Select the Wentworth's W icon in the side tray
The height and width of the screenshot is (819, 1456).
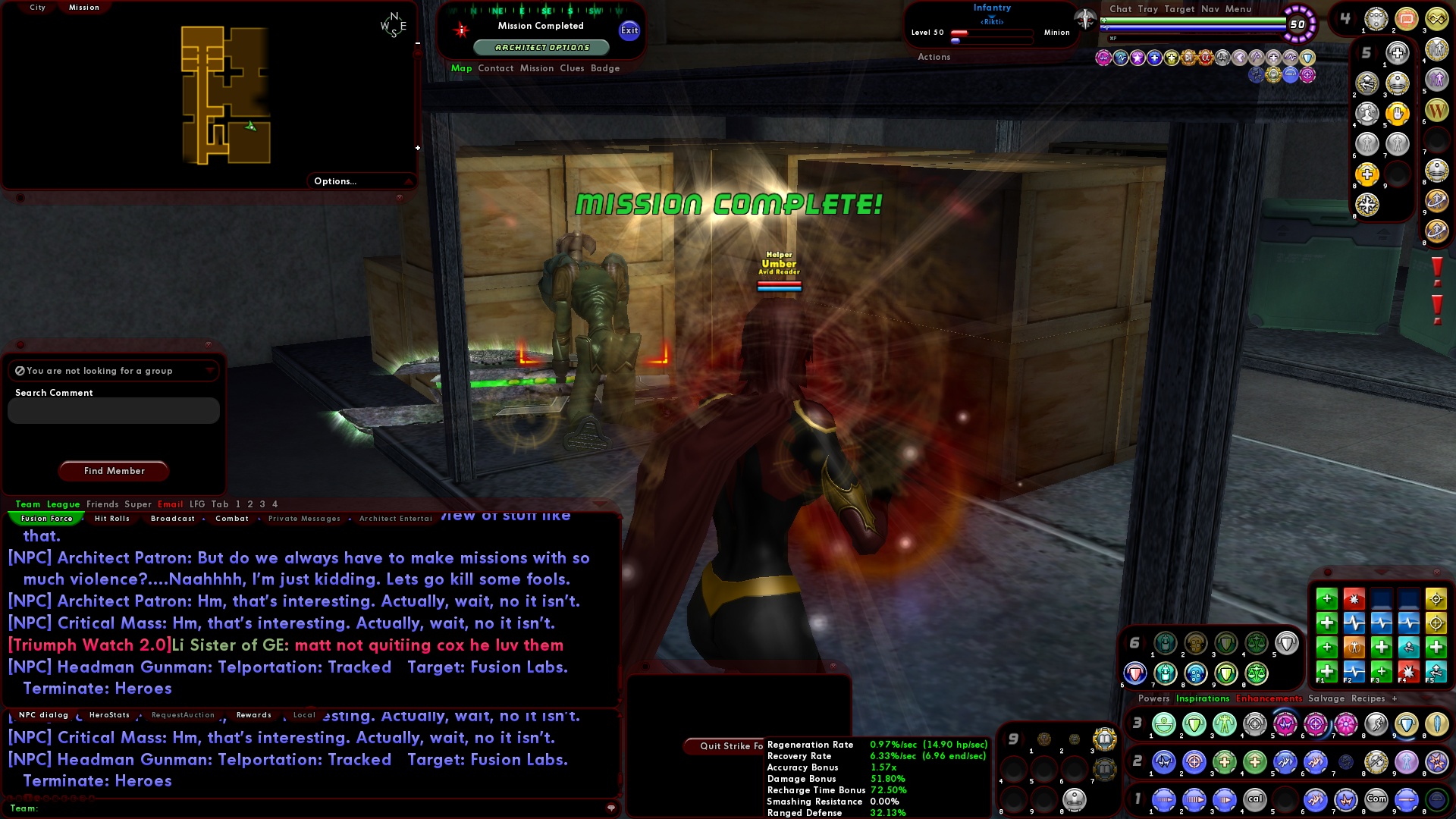1436,110
